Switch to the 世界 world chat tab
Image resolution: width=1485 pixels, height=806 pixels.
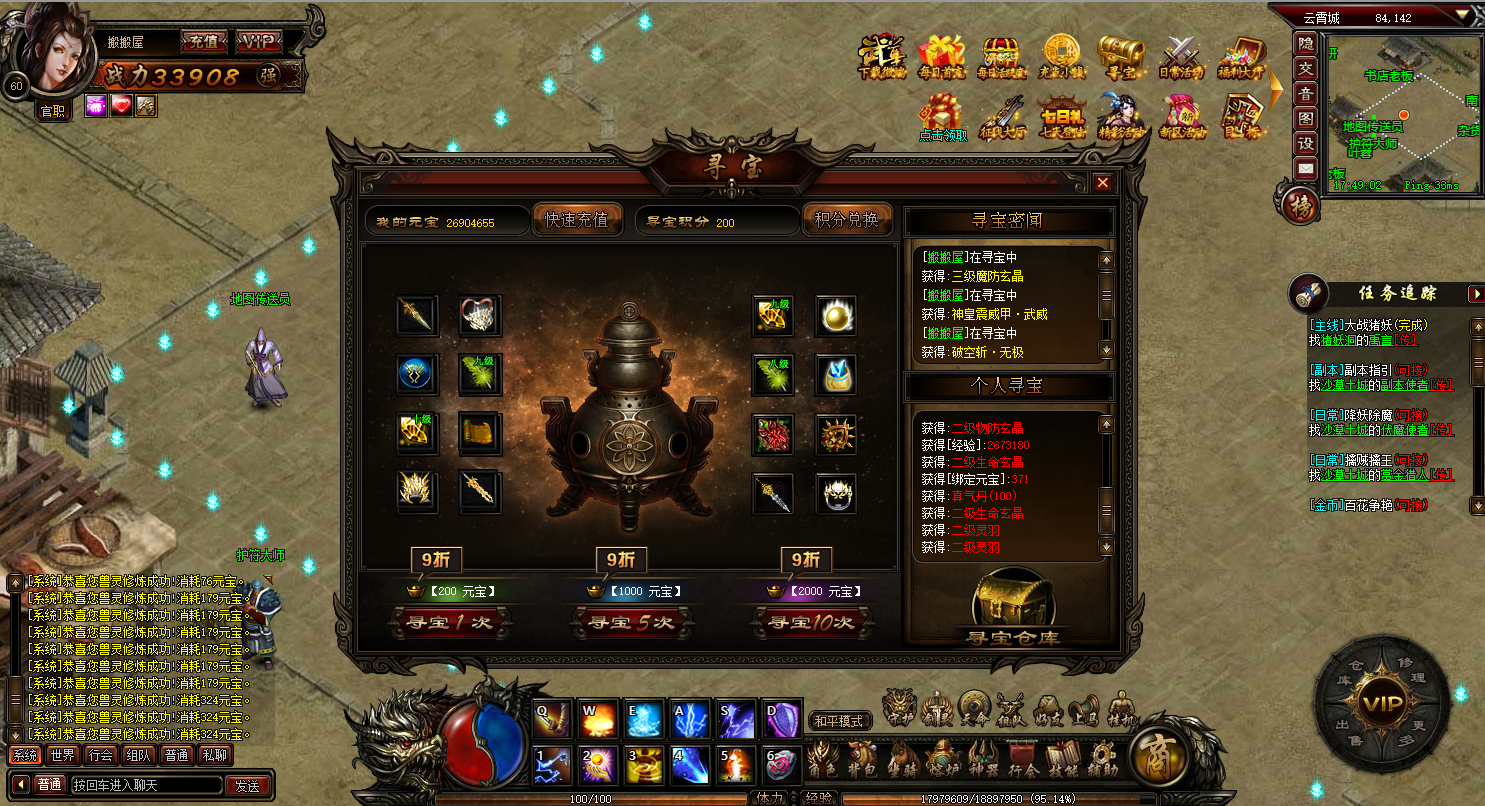coord(63,756)
